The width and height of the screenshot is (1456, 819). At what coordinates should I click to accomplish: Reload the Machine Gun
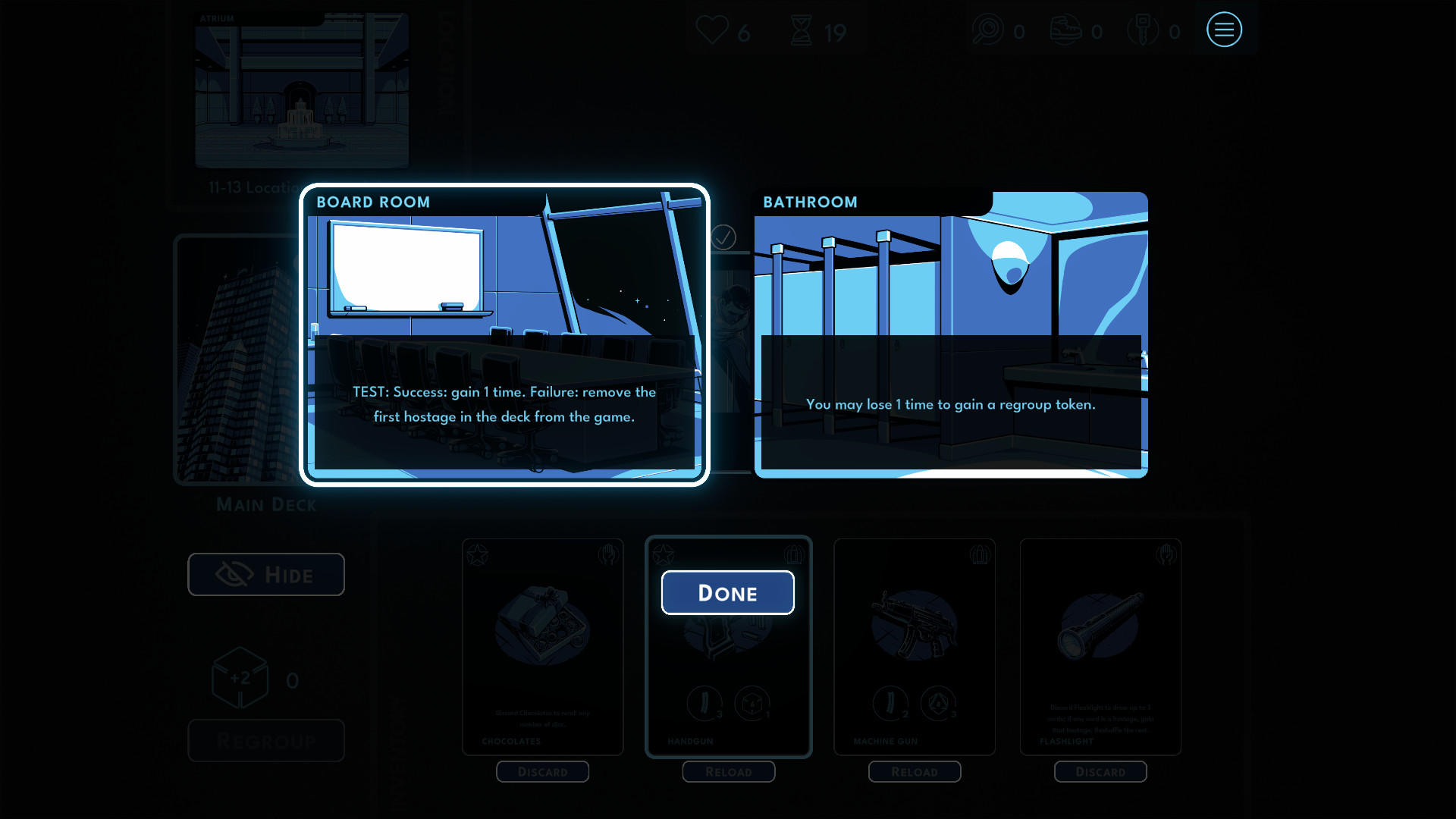(x=914, y=771)
